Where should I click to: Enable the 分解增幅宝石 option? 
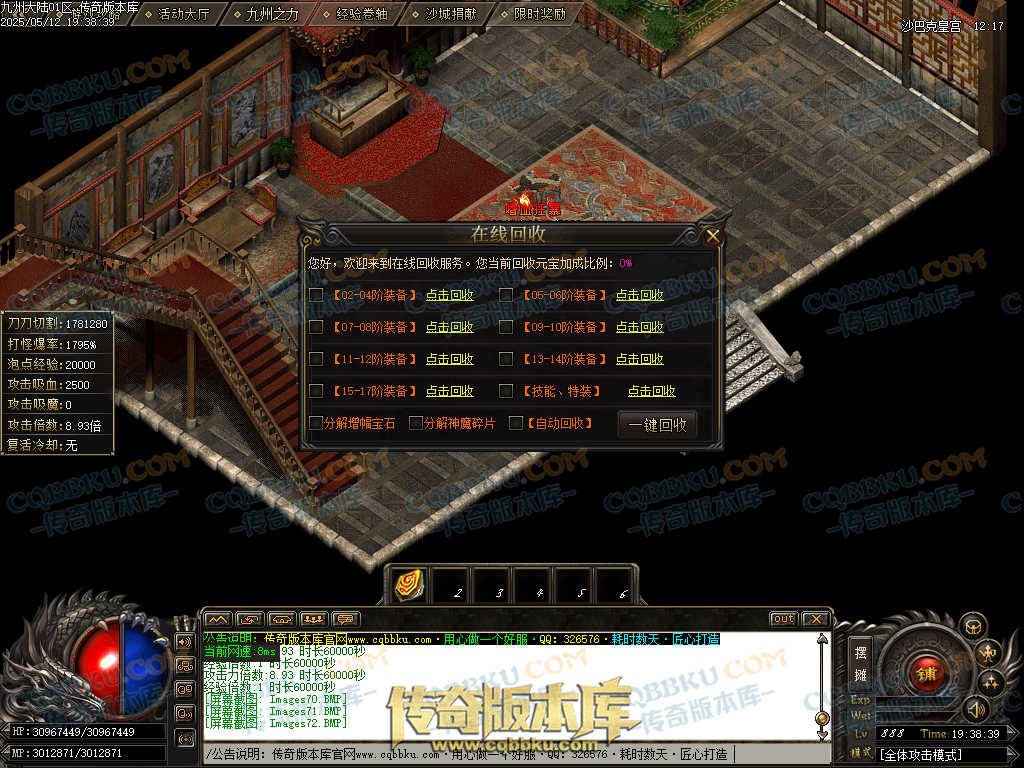click(x=316, y=423)
